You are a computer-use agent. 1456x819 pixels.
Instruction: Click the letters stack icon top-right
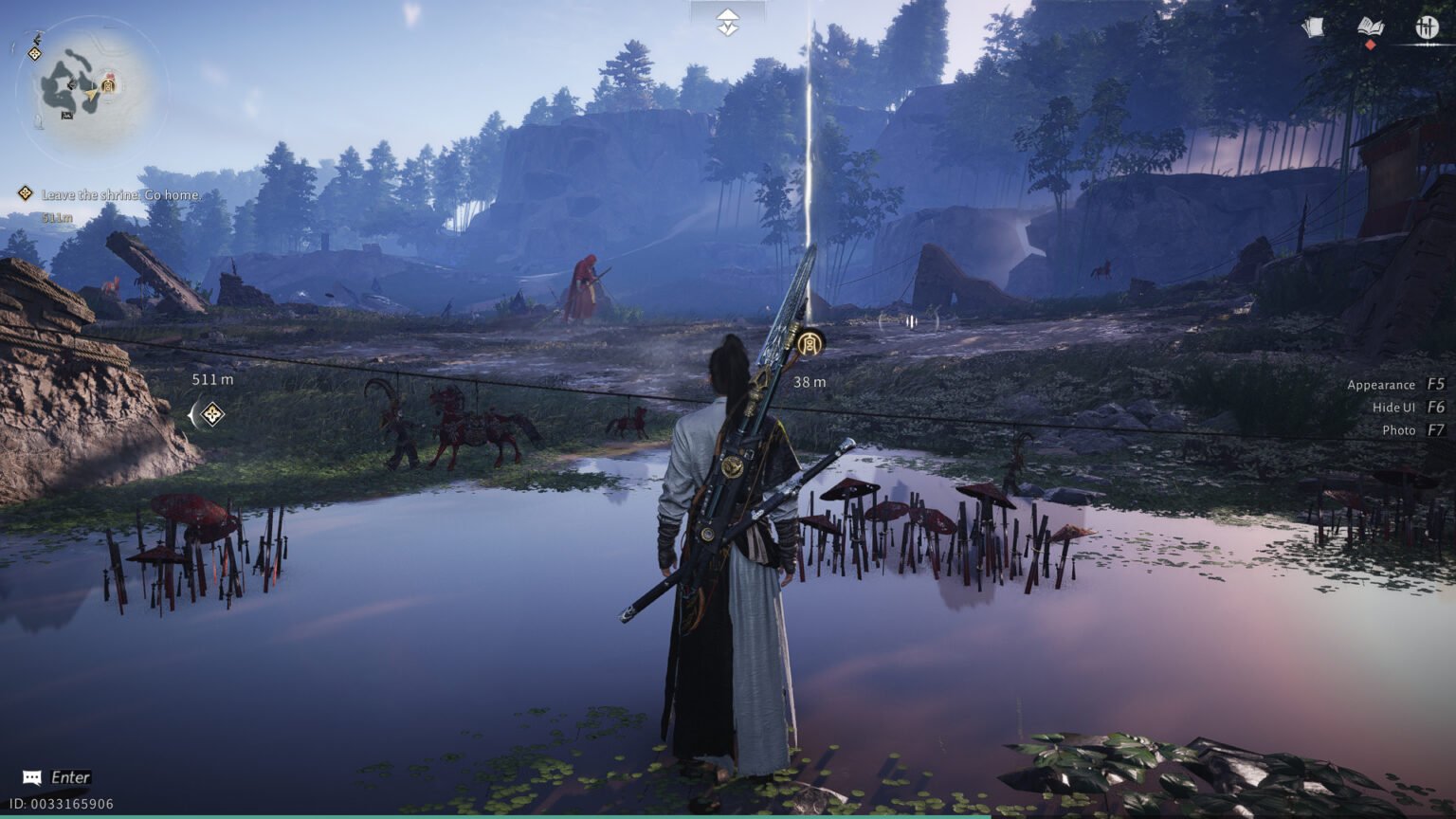point(1313,26)
